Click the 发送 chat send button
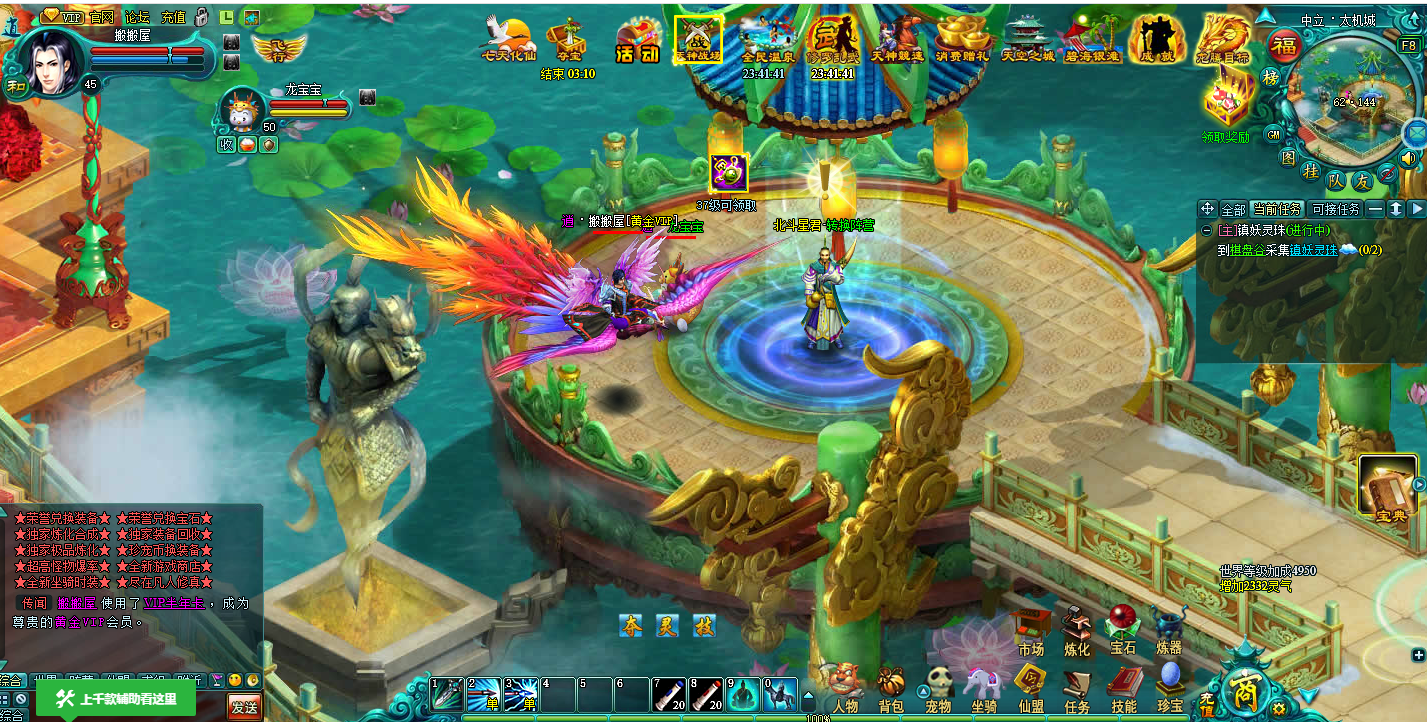Image resolution: width=1427 pixels, height=722 pixels. [x=244, y=707]
